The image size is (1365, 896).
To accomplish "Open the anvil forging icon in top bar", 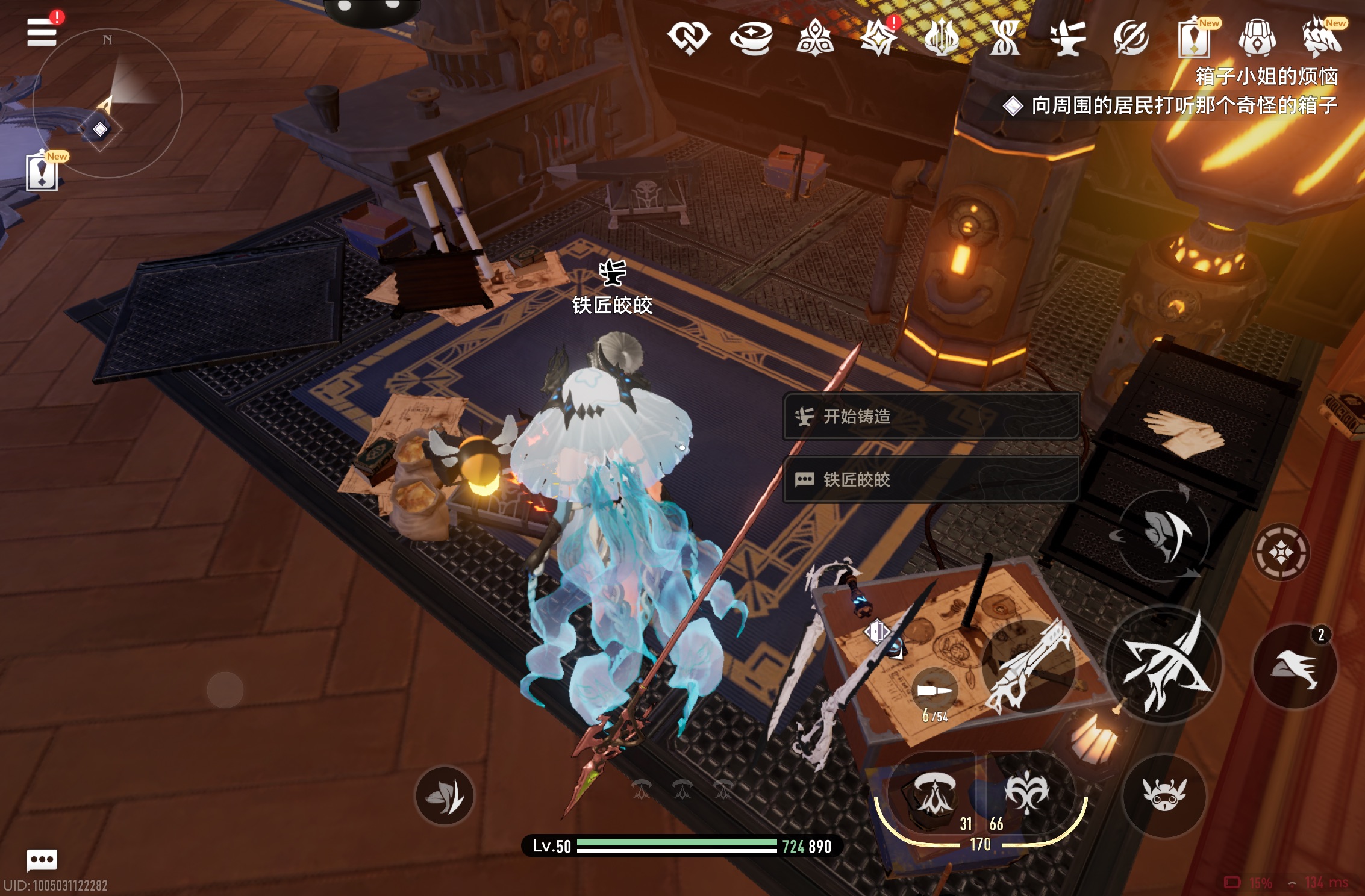I will [x=1067, y=37].
